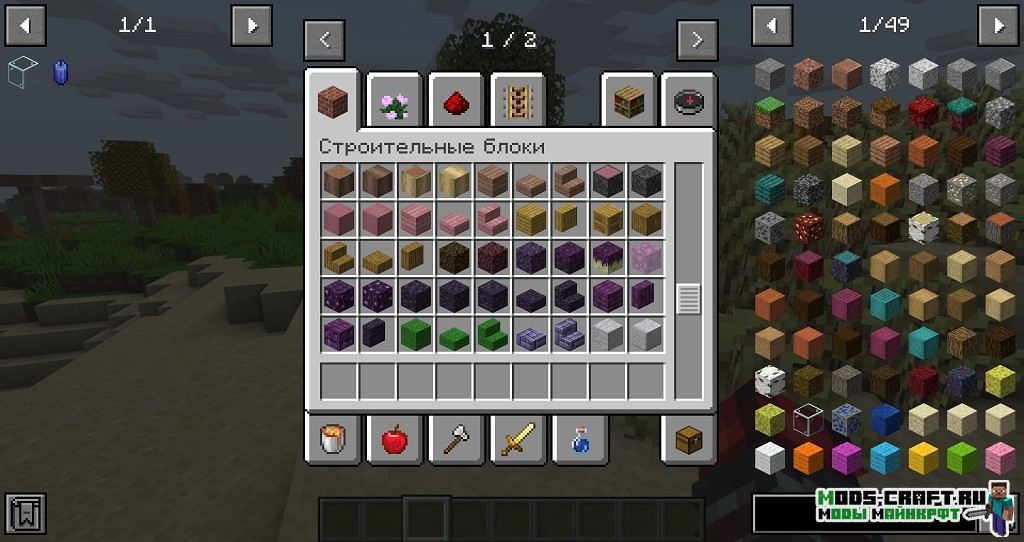1024x542 pixels.
Task: Switch to the pink flower decorations tab
Action: click(x=393, y=100)
